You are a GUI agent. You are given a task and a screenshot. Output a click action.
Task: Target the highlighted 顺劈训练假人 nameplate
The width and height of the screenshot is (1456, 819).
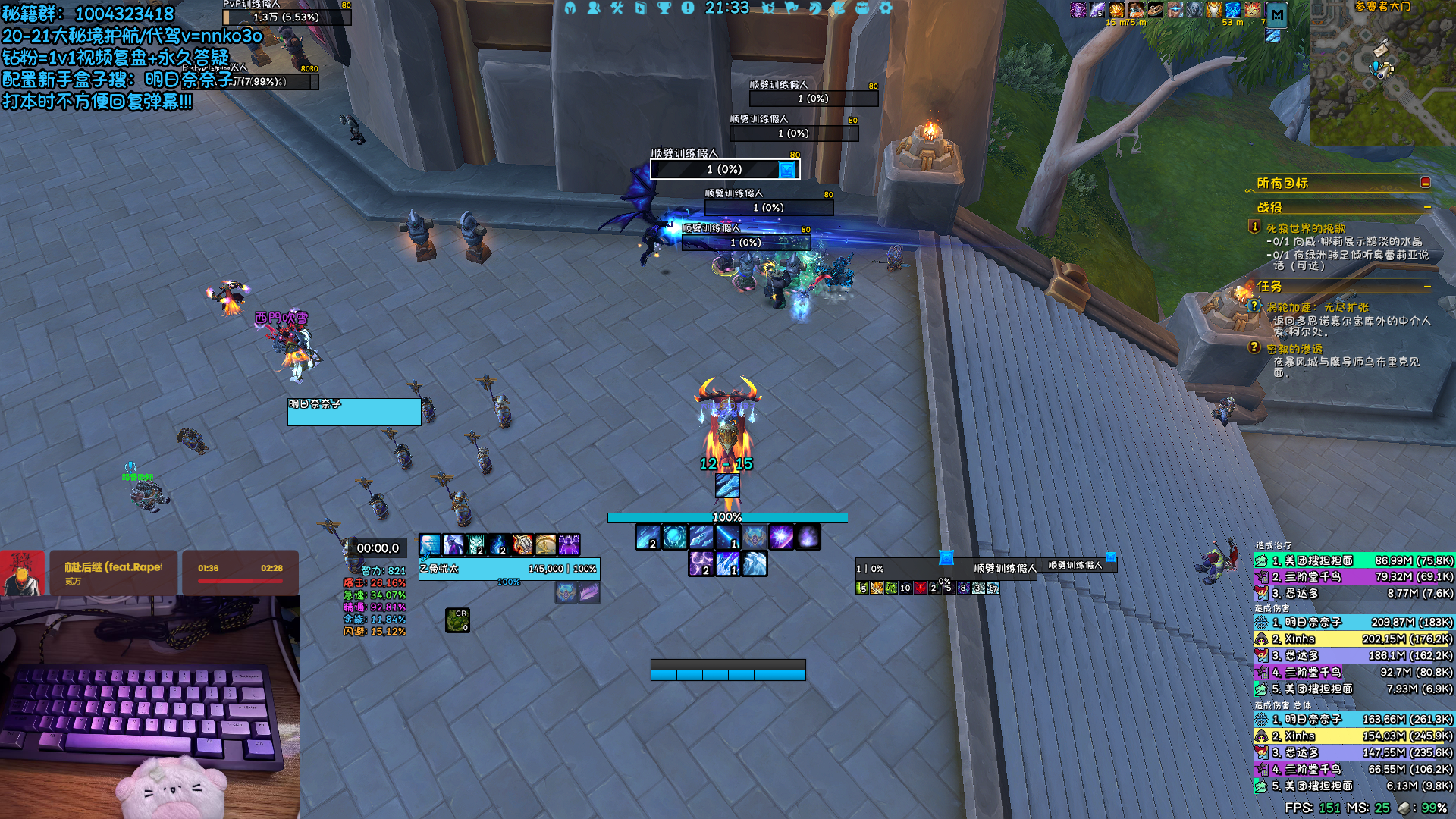click(724, 169)
